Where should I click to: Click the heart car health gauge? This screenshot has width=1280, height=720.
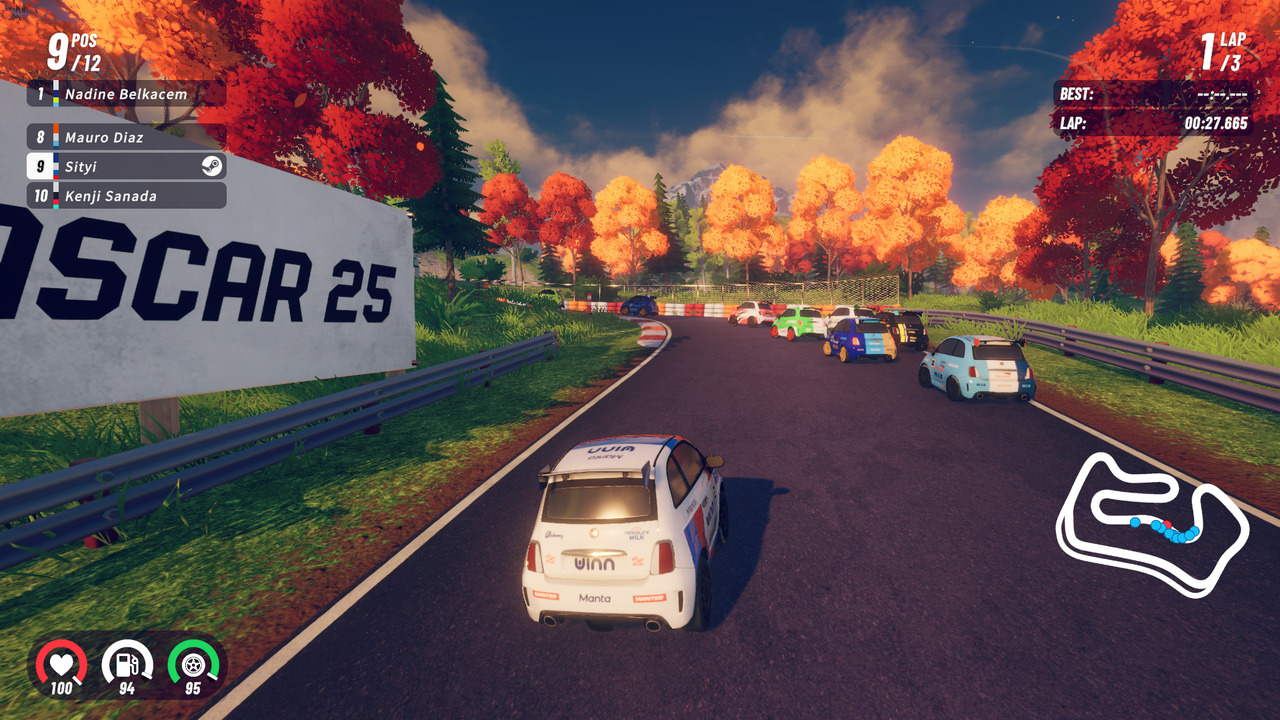point(61,664)
